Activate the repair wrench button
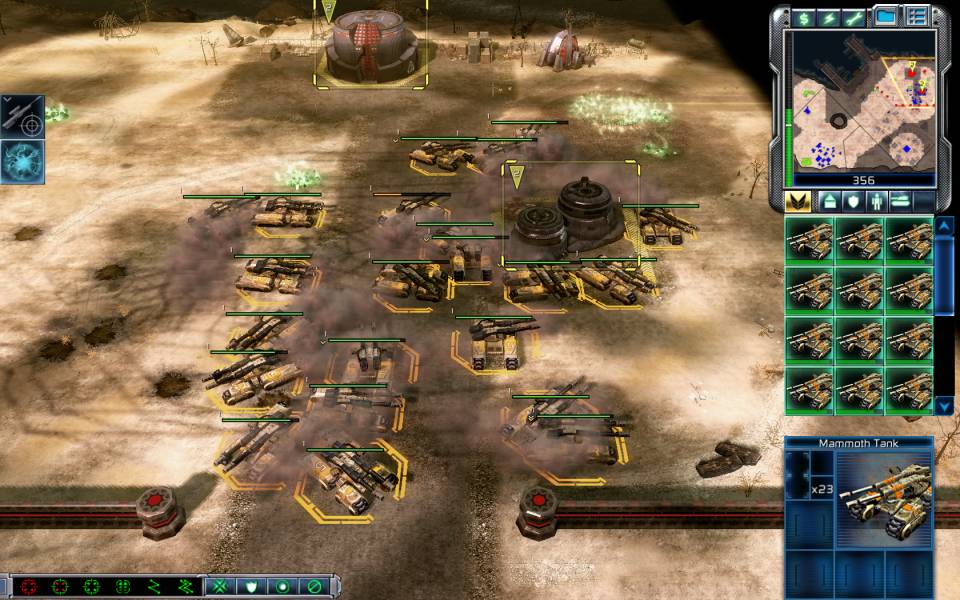Screen dimensions: 960x600 coord(855,17)
